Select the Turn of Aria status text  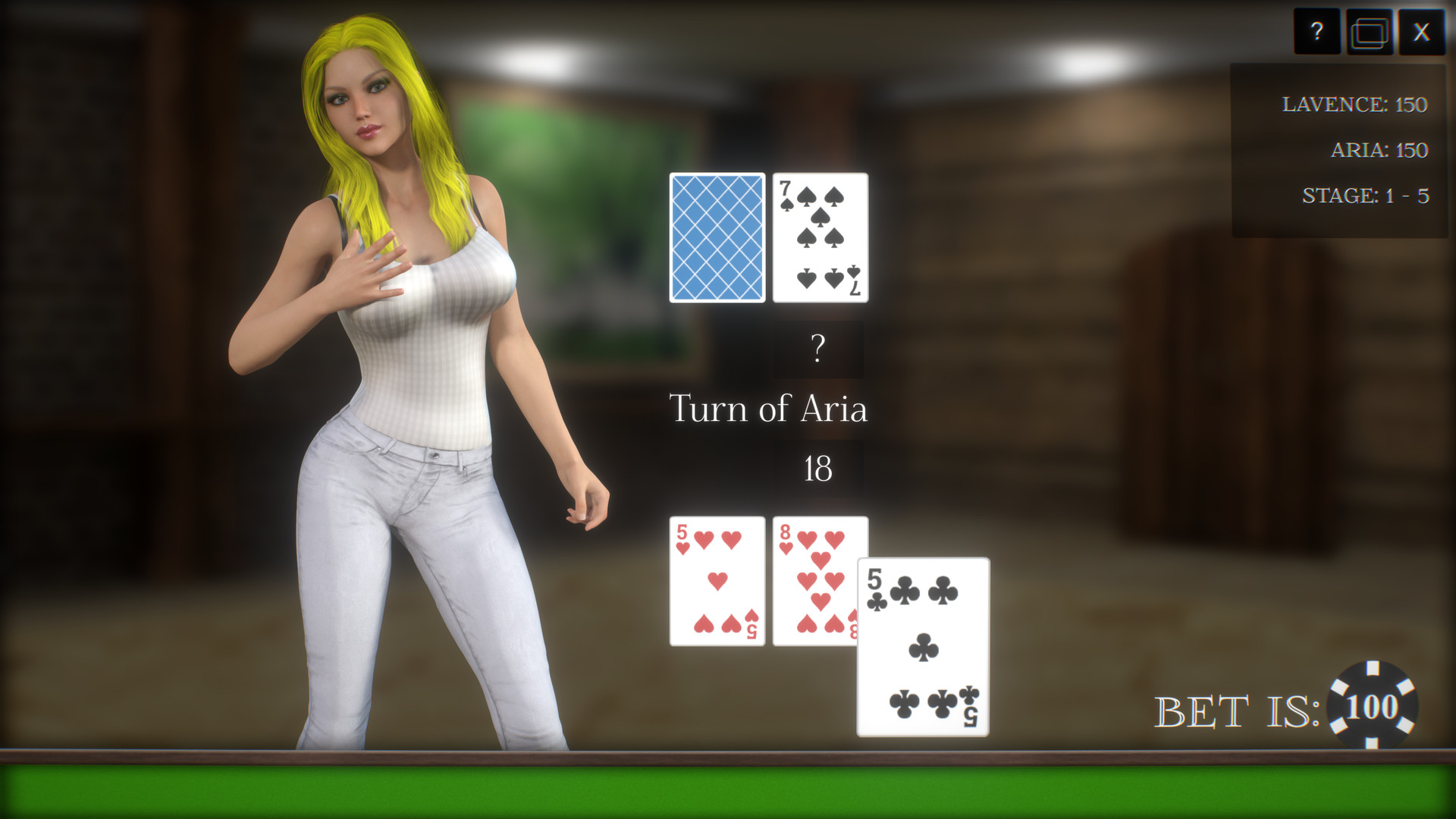[x=770, y=409]
